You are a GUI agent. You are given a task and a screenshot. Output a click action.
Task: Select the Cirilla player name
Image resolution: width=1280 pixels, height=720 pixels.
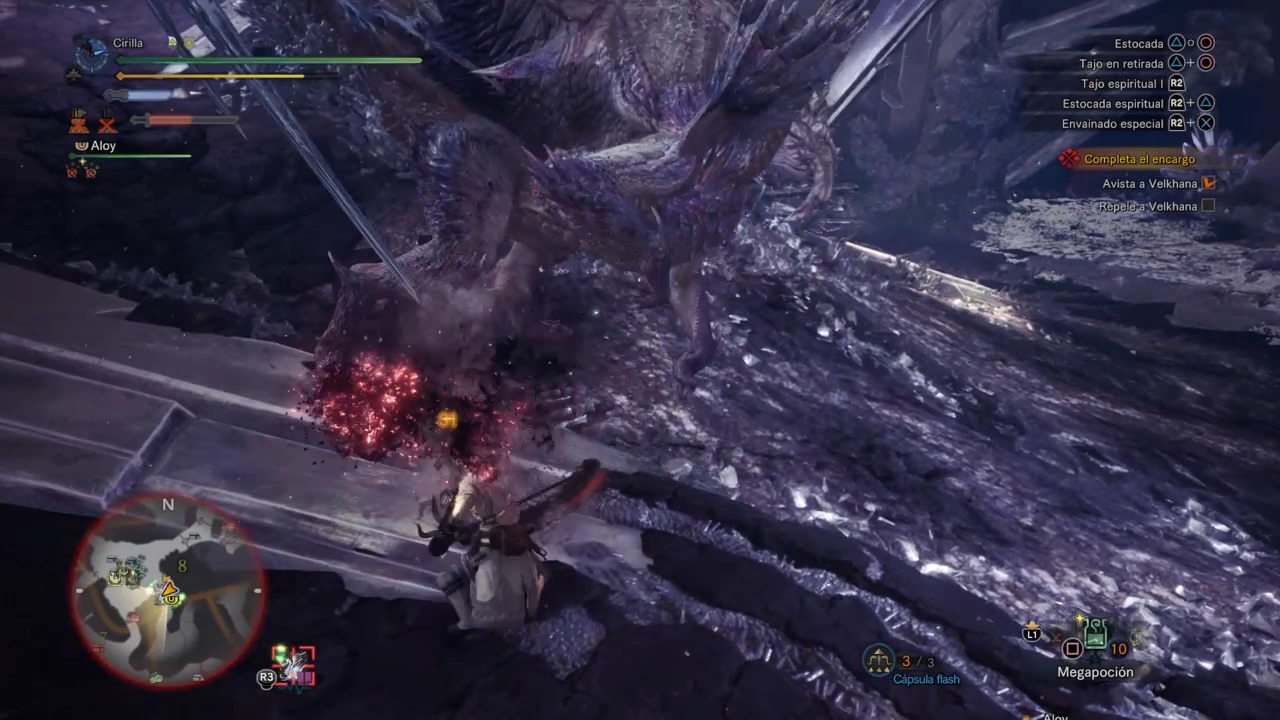[128, 43]
